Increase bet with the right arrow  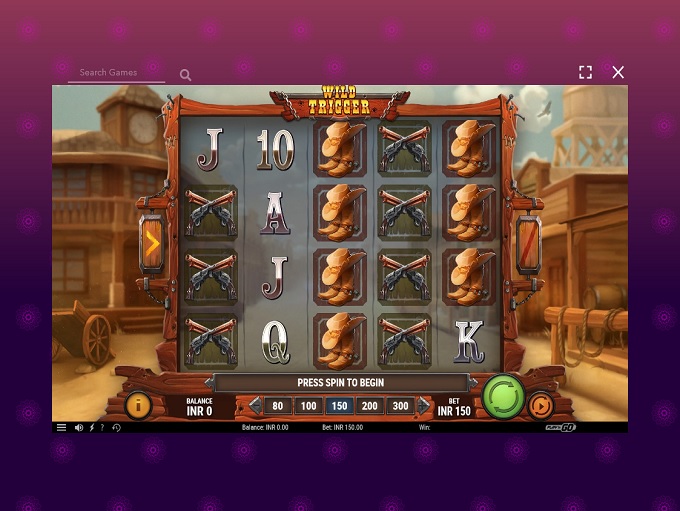[x=424, y=406]
